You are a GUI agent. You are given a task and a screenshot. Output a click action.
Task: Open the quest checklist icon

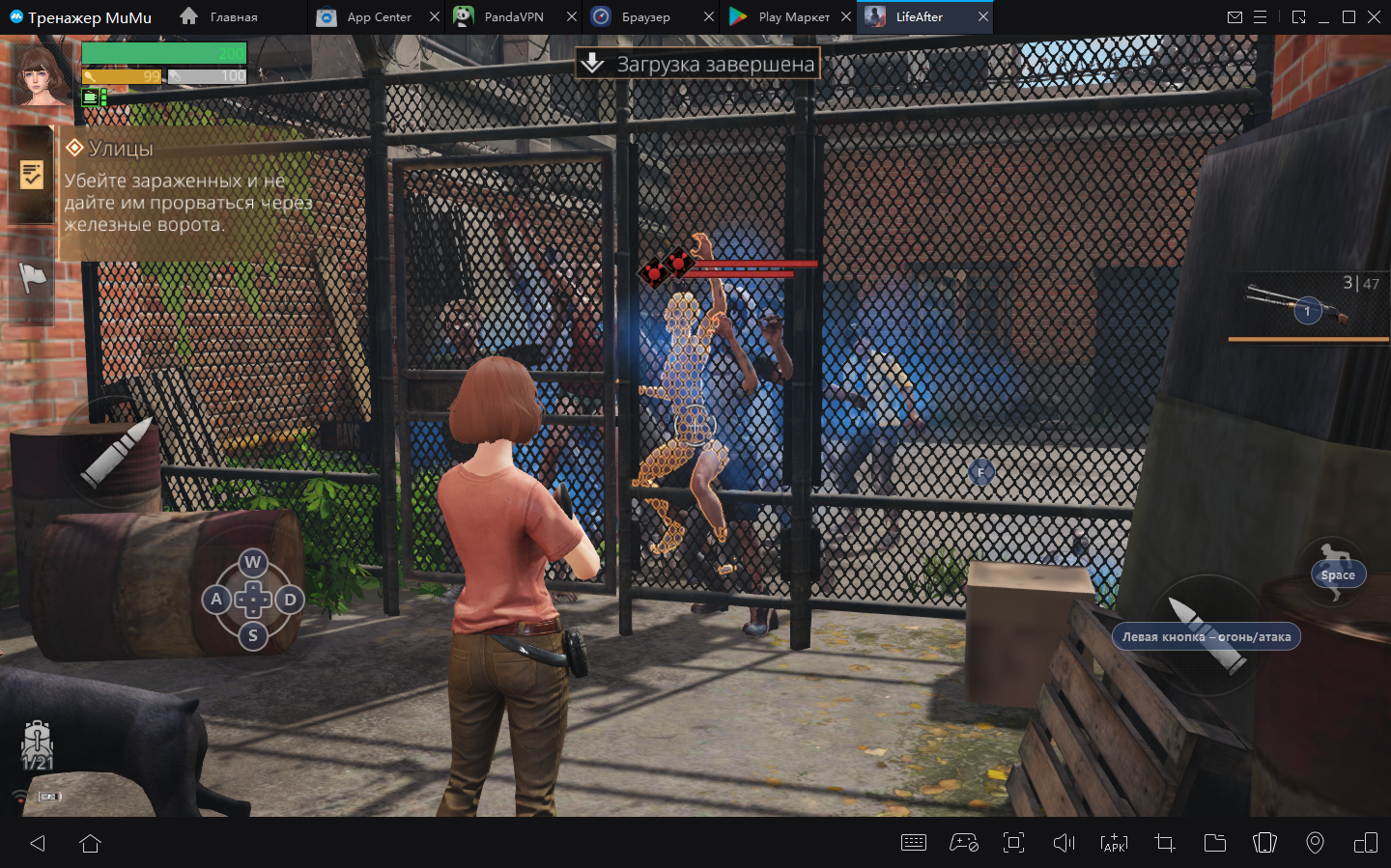(31, 175)
